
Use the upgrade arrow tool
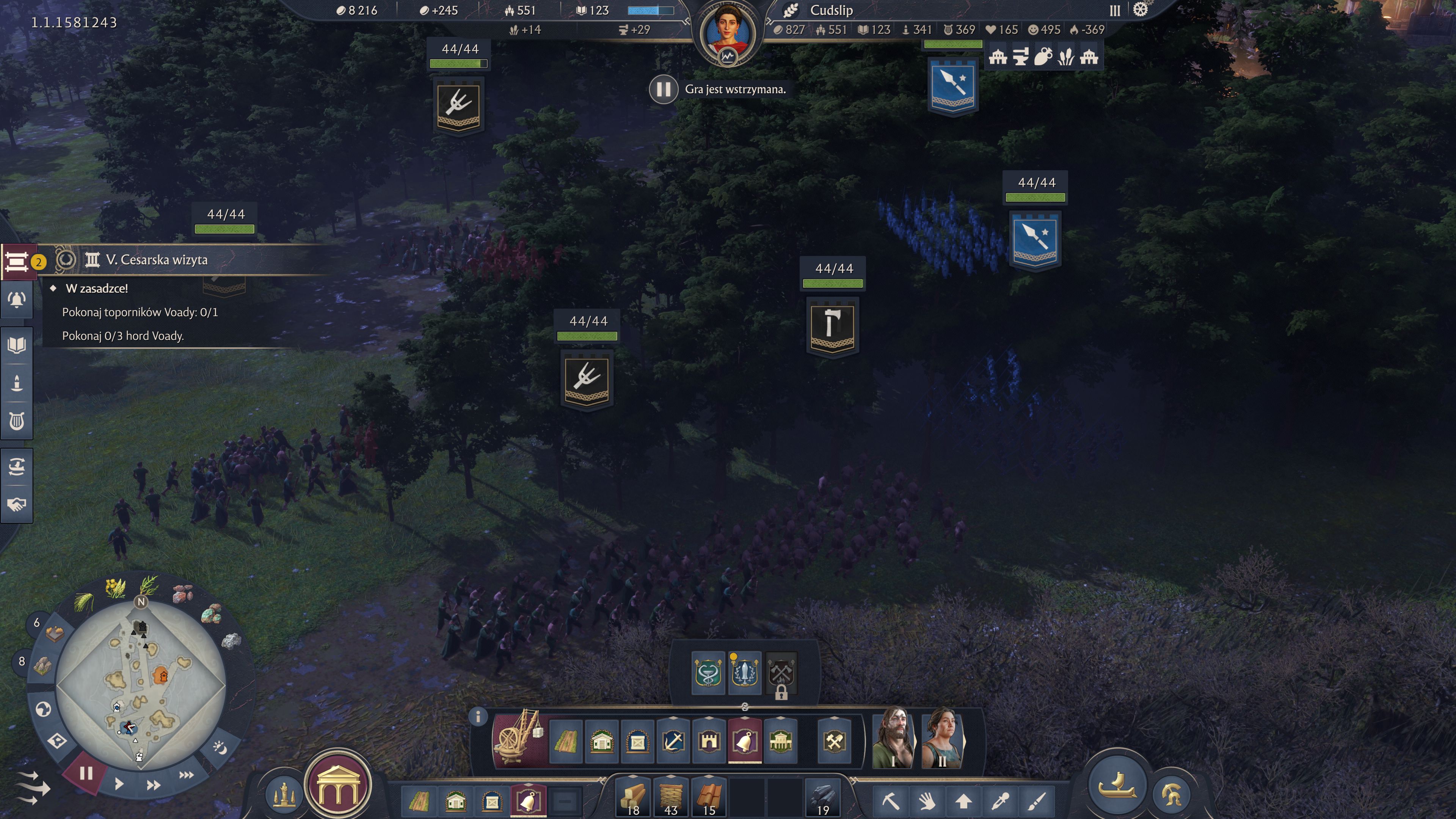click(x=963, y=801)
